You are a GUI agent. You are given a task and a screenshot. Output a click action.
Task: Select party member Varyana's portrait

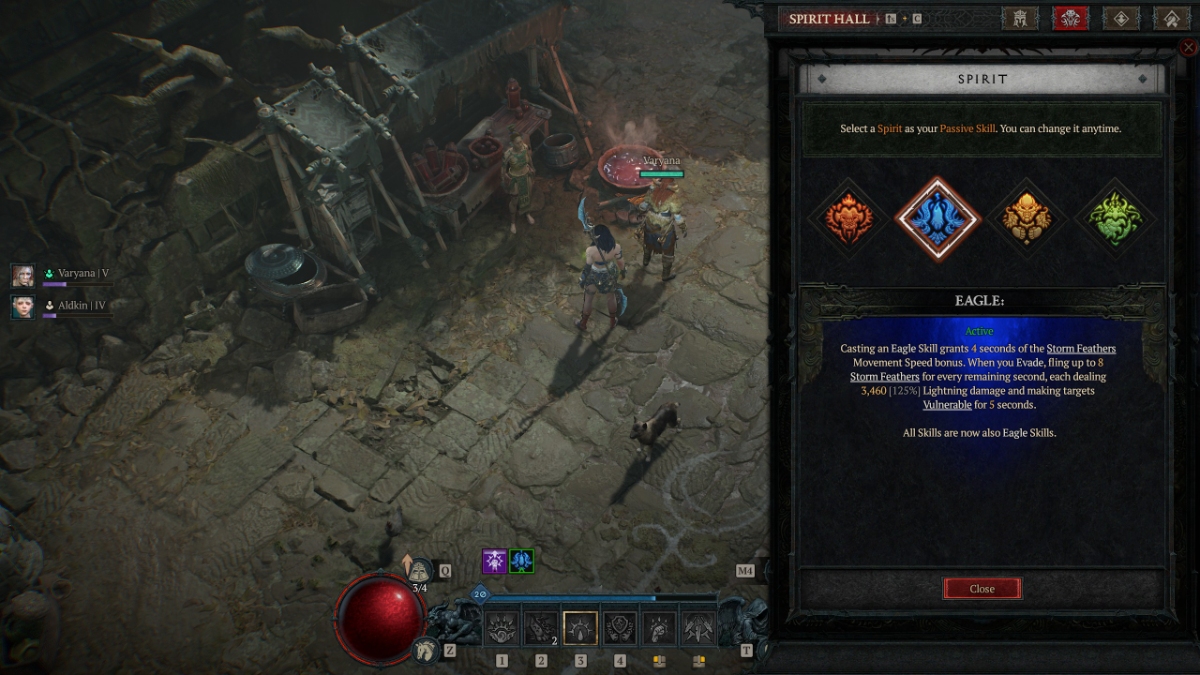coord(23,275)
